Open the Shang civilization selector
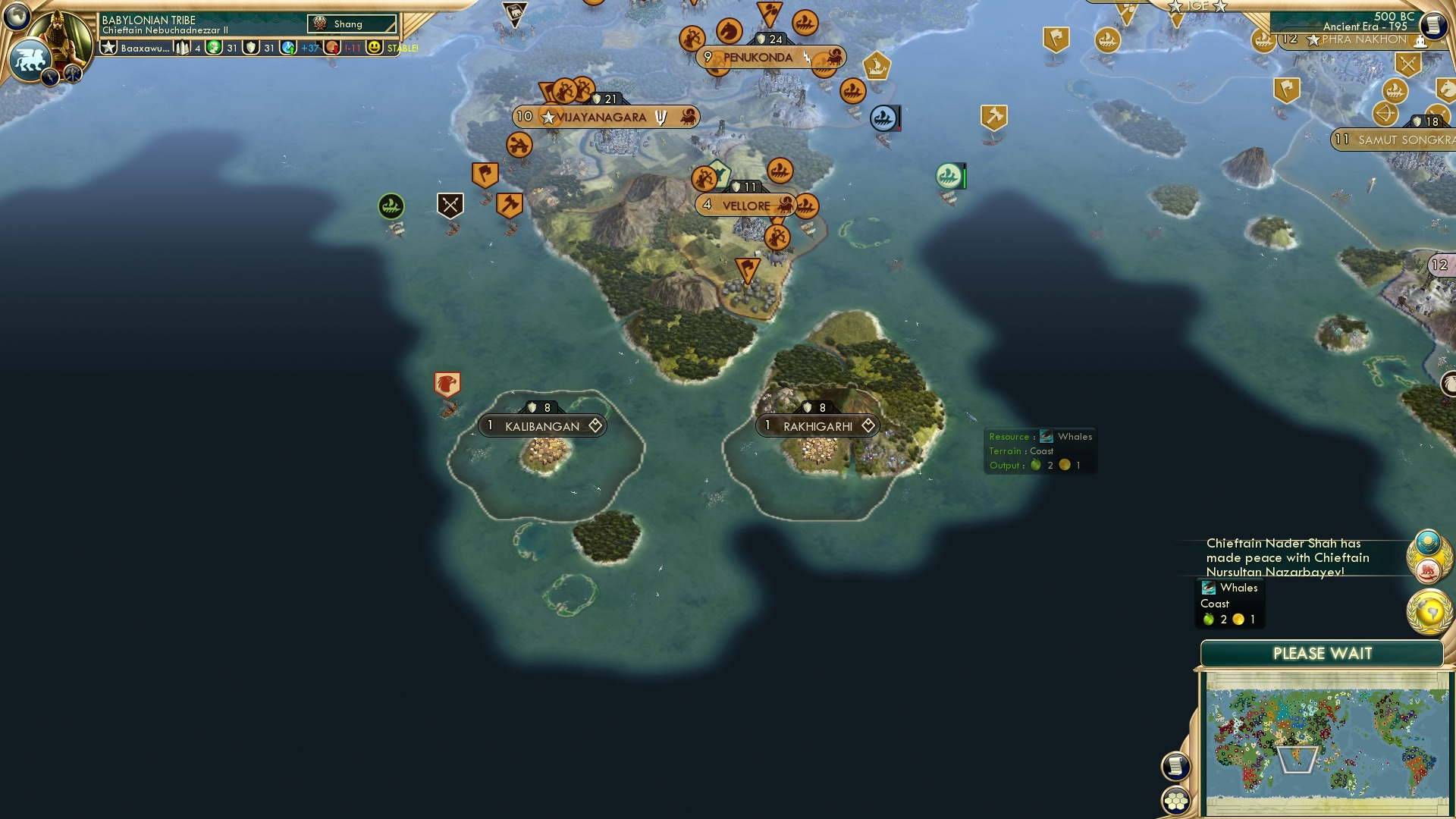The height and width of the screenshot is (819, 1456). pos(350,24)
